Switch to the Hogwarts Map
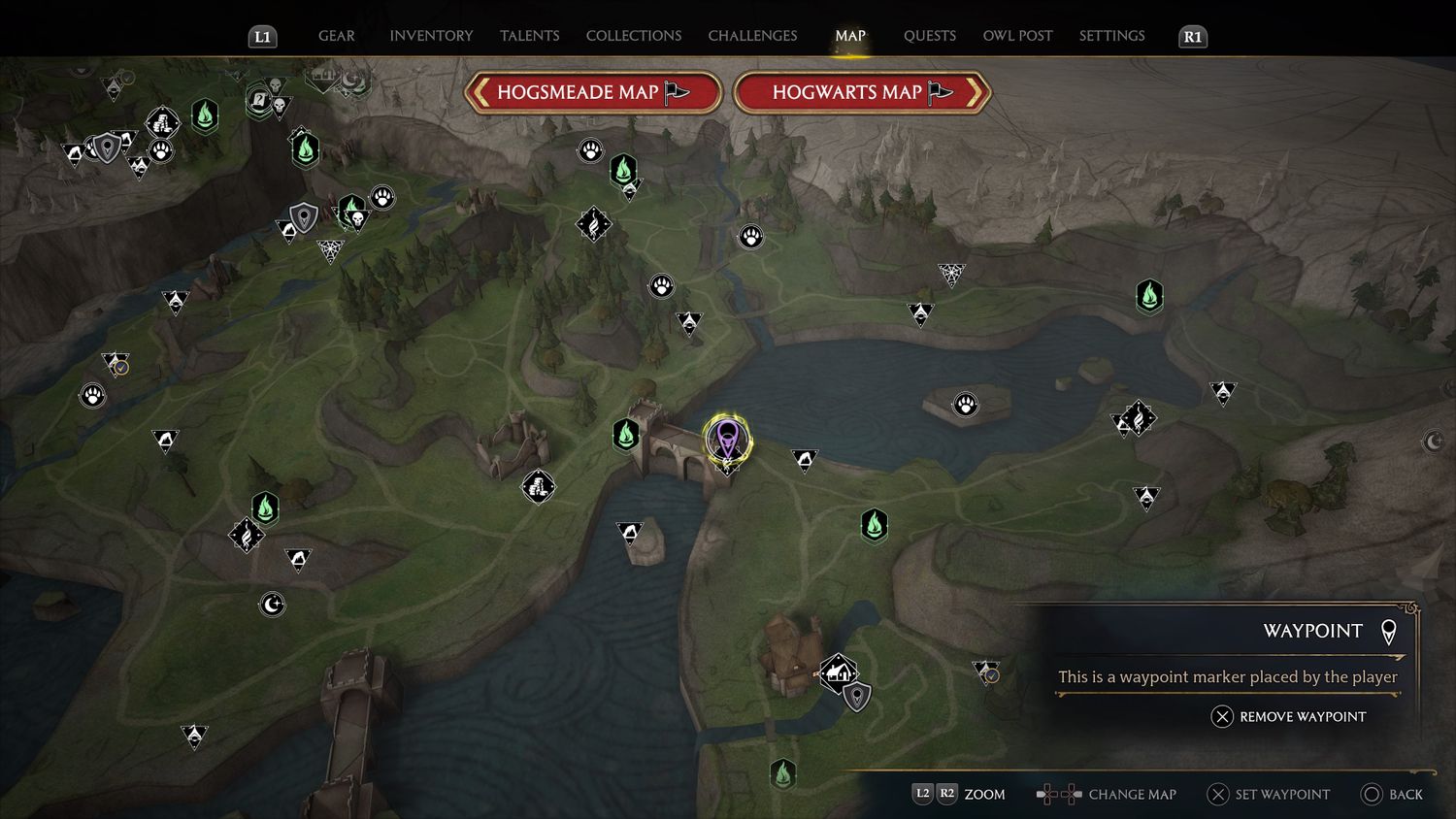Image resolution: width=1456 pixels, height=819 pixels. point(861,93)
